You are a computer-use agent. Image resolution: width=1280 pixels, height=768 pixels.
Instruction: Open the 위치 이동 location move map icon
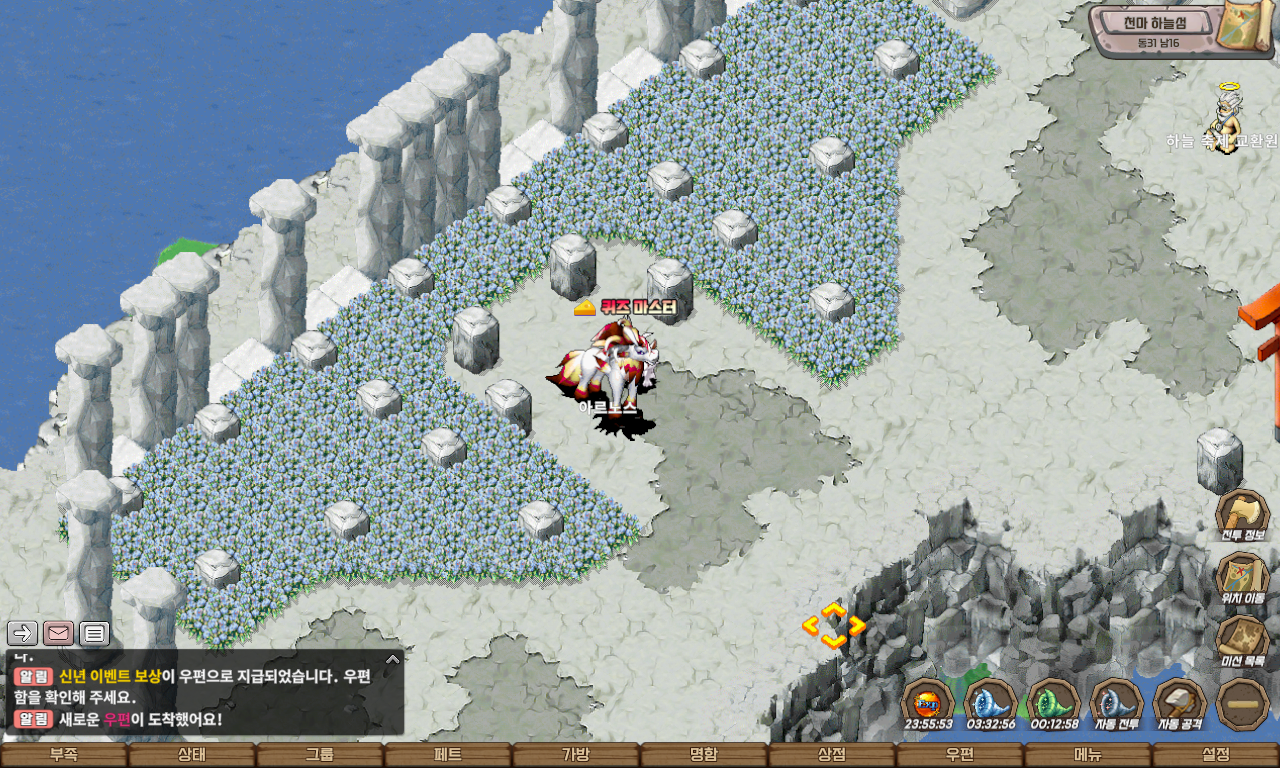tap(1242, 578)
